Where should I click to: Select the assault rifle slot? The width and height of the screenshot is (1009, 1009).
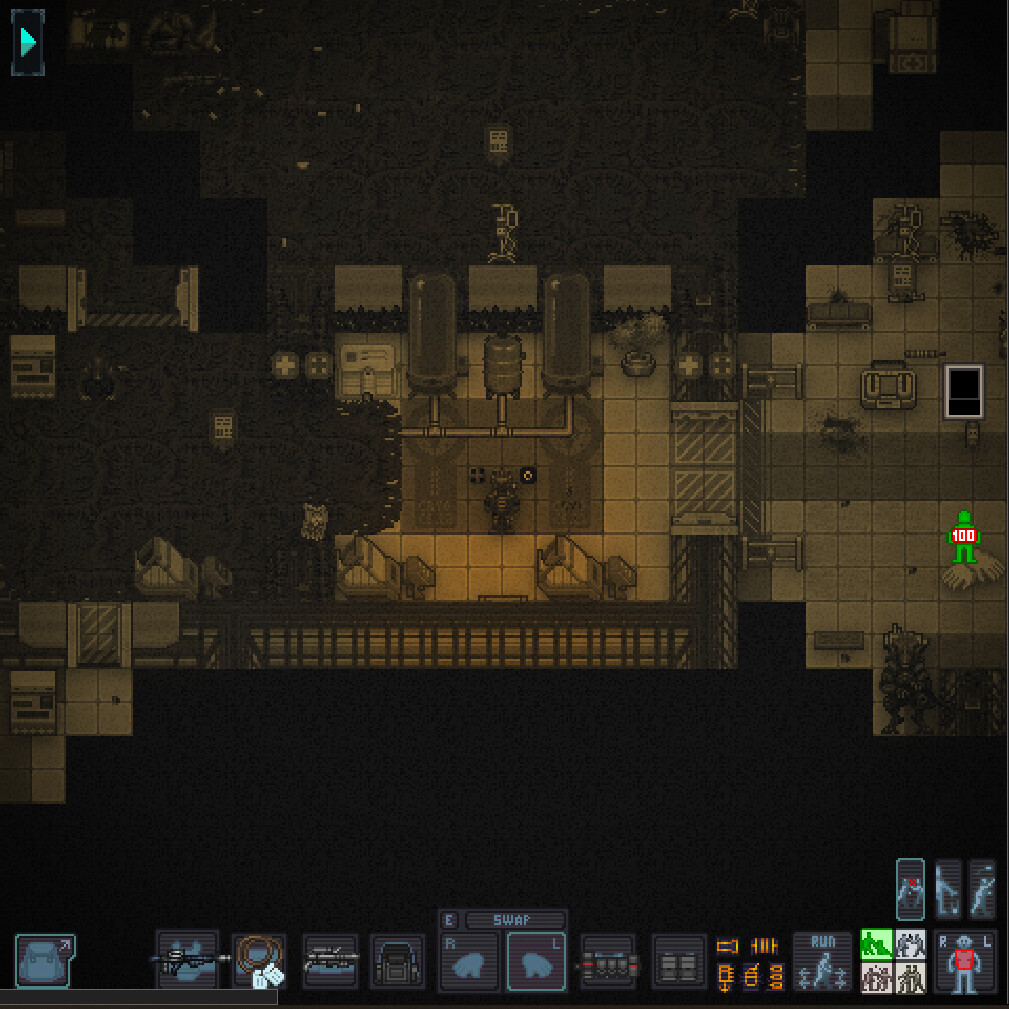click(188, 961)
